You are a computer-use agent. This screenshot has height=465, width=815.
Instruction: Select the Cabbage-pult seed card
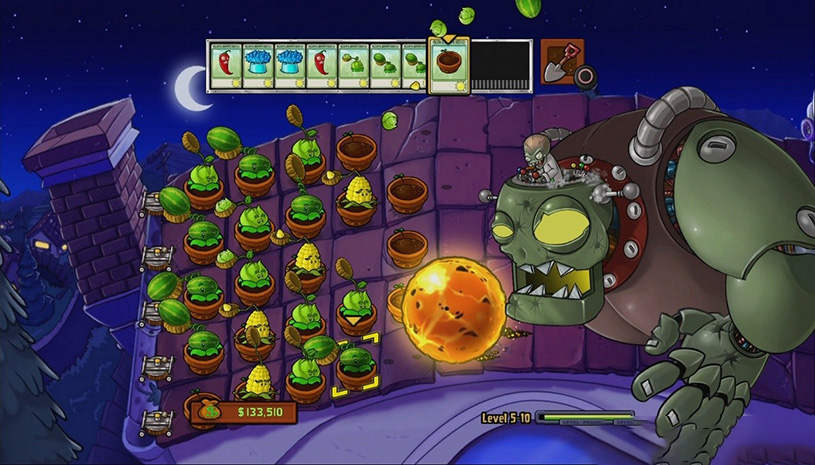point(352,66)
